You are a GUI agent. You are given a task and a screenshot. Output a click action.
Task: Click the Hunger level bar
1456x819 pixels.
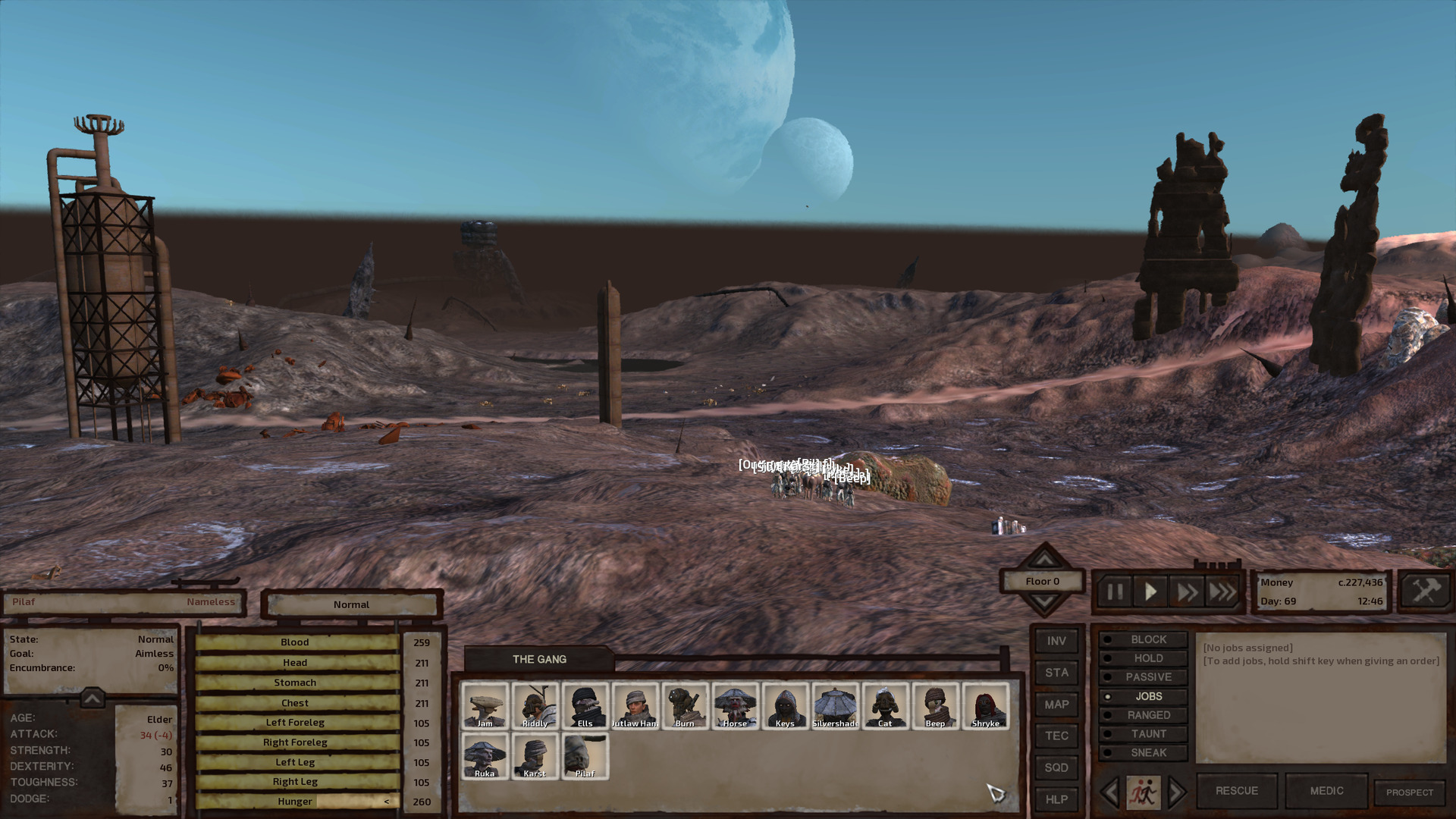click(x=294, y=801)
